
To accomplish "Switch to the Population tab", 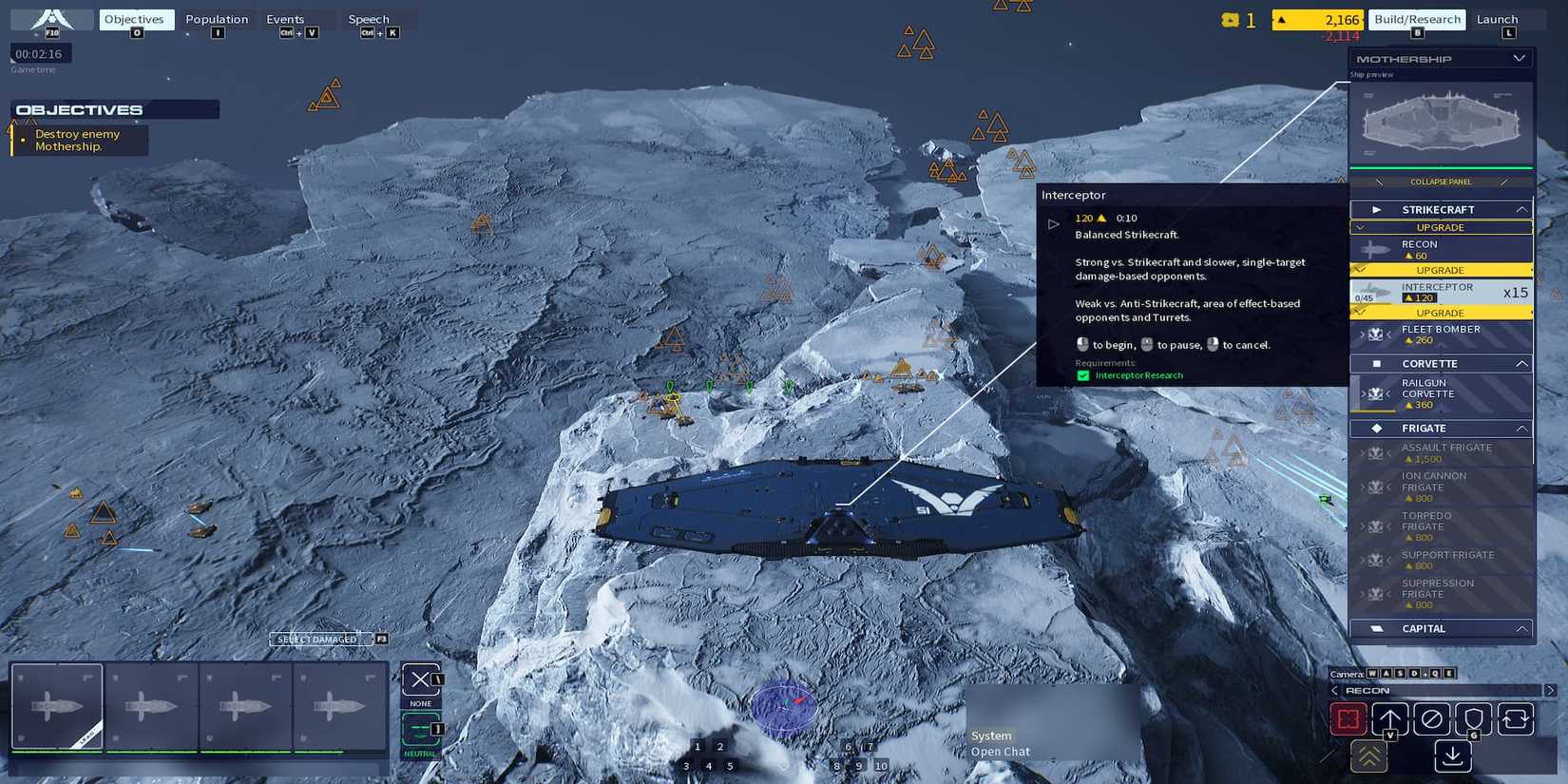I will click(x=217, y=19).
